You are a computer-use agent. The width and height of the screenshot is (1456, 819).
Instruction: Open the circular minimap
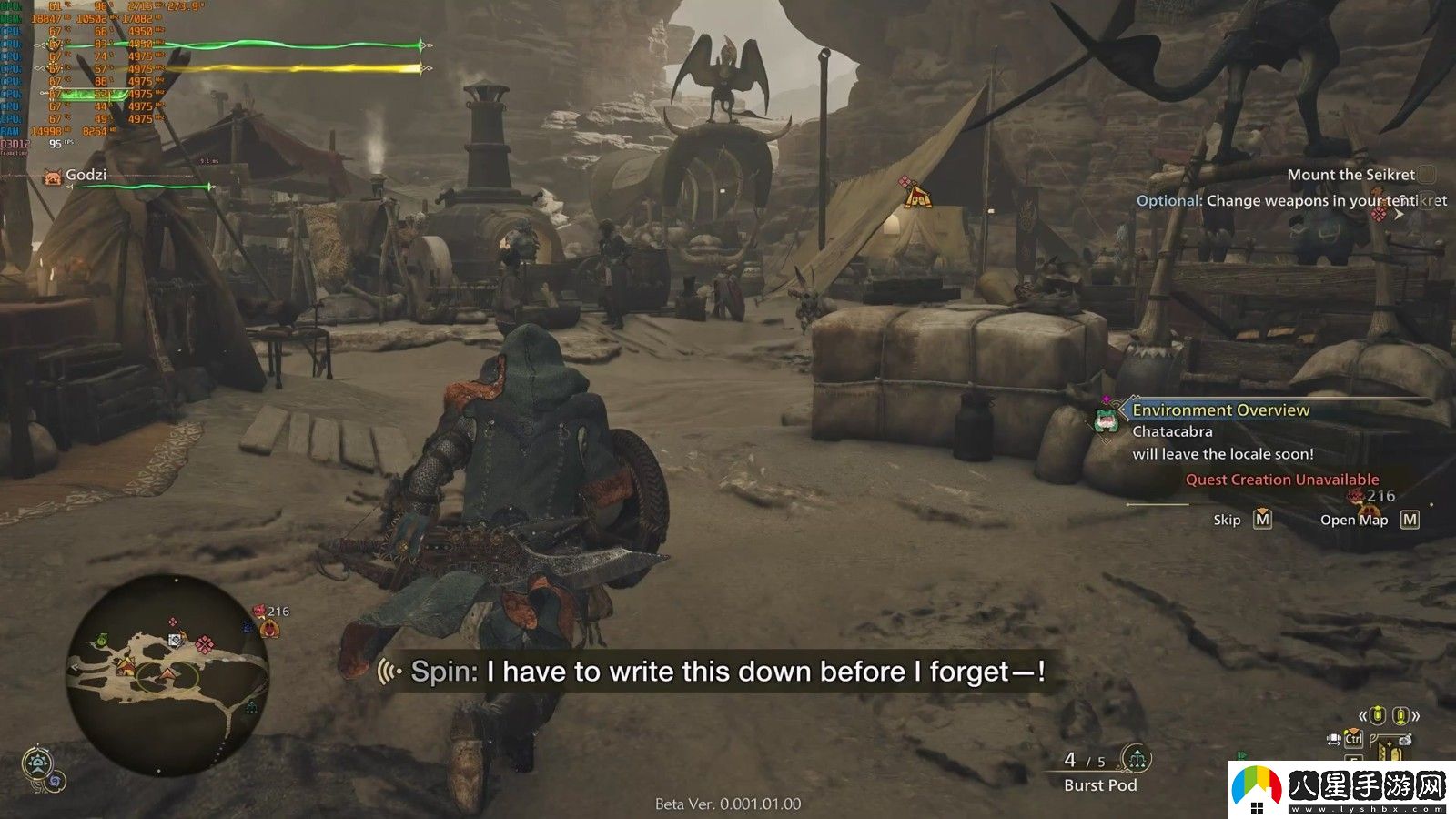pyautogui.click(x=168, y=674)
